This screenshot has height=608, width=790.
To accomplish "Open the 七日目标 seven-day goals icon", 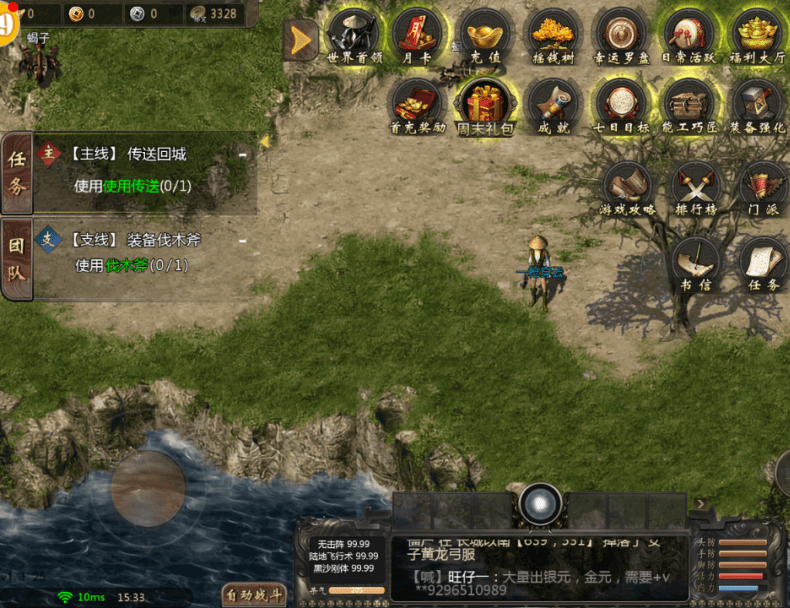I will (x=621, y=104).
